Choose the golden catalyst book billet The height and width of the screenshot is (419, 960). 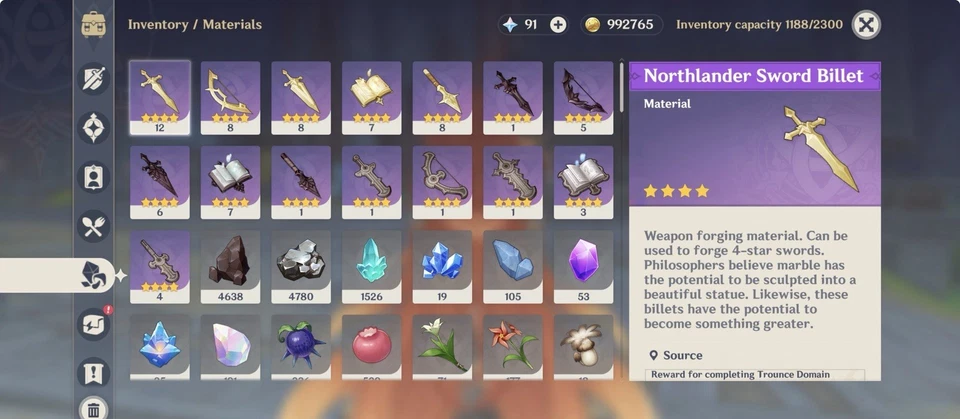372,96
